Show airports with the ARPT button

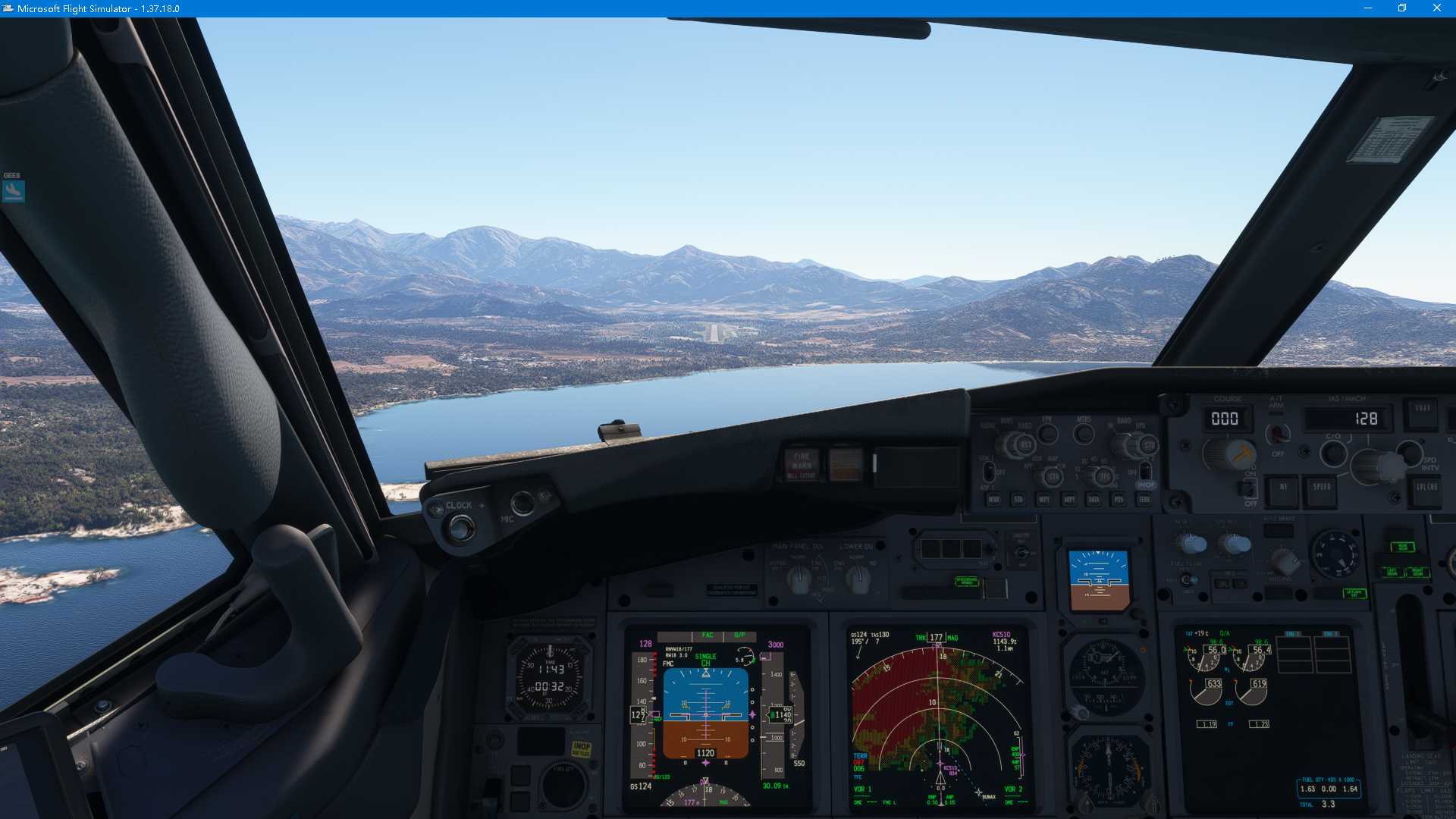pyautogui.click(x=1070, y=500)
